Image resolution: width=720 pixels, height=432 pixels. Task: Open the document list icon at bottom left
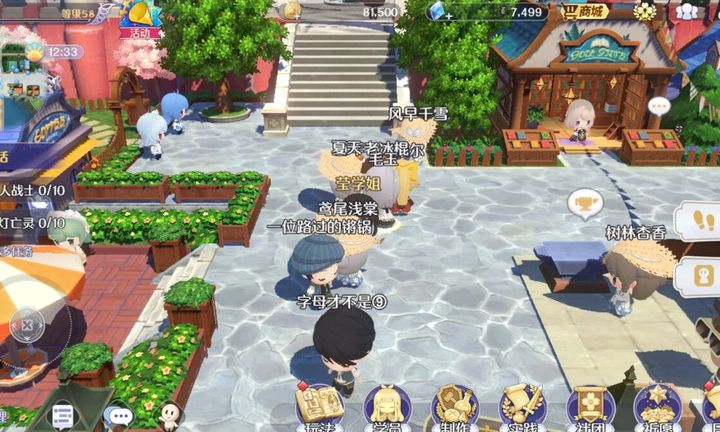(64, 414)
